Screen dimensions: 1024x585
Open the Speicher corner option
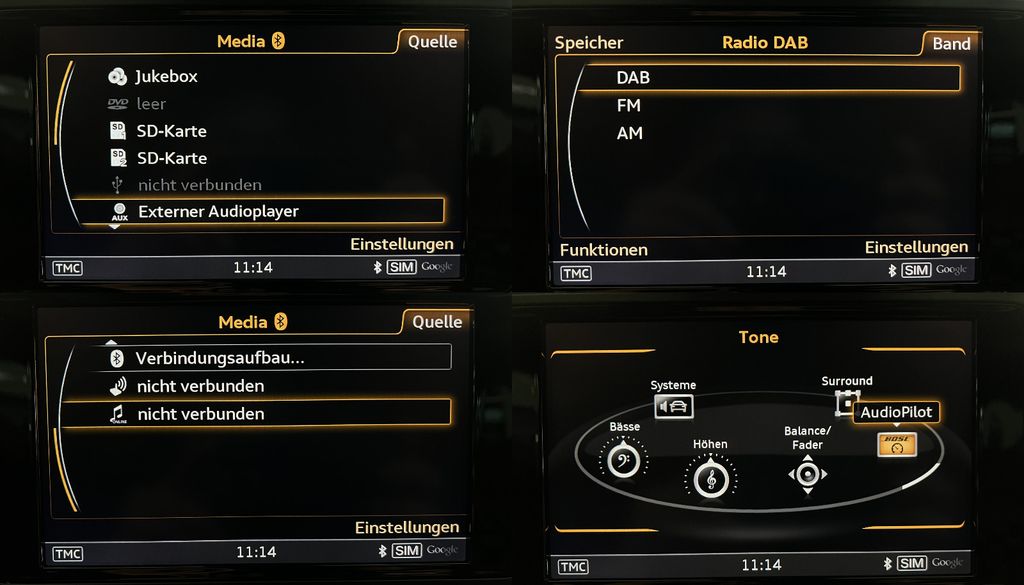click(x=589, y=42)
